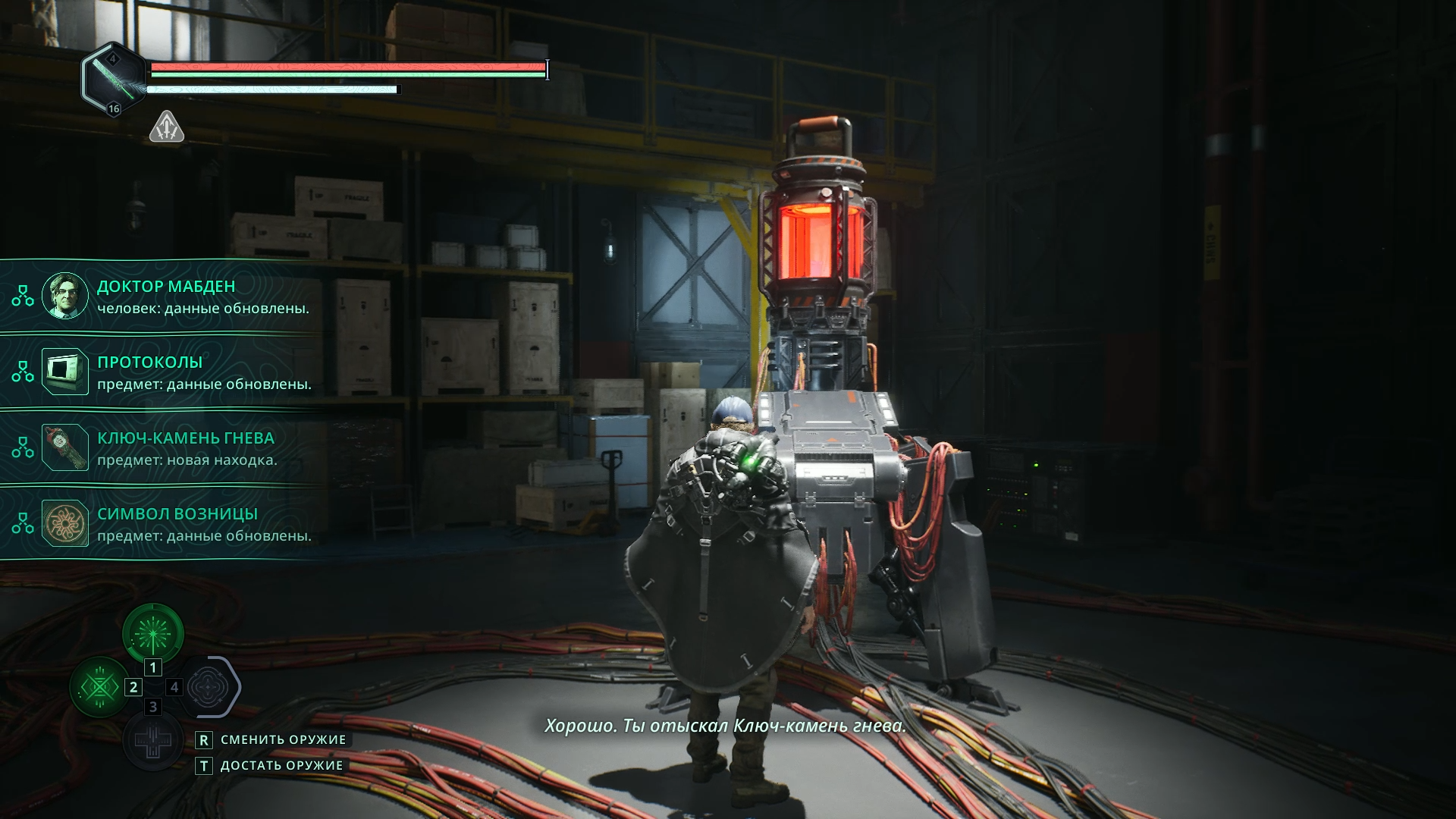1456x819 pixels.
Task: Click the Протоколы monitor thumbnail
Action: (x=65, y=372)
